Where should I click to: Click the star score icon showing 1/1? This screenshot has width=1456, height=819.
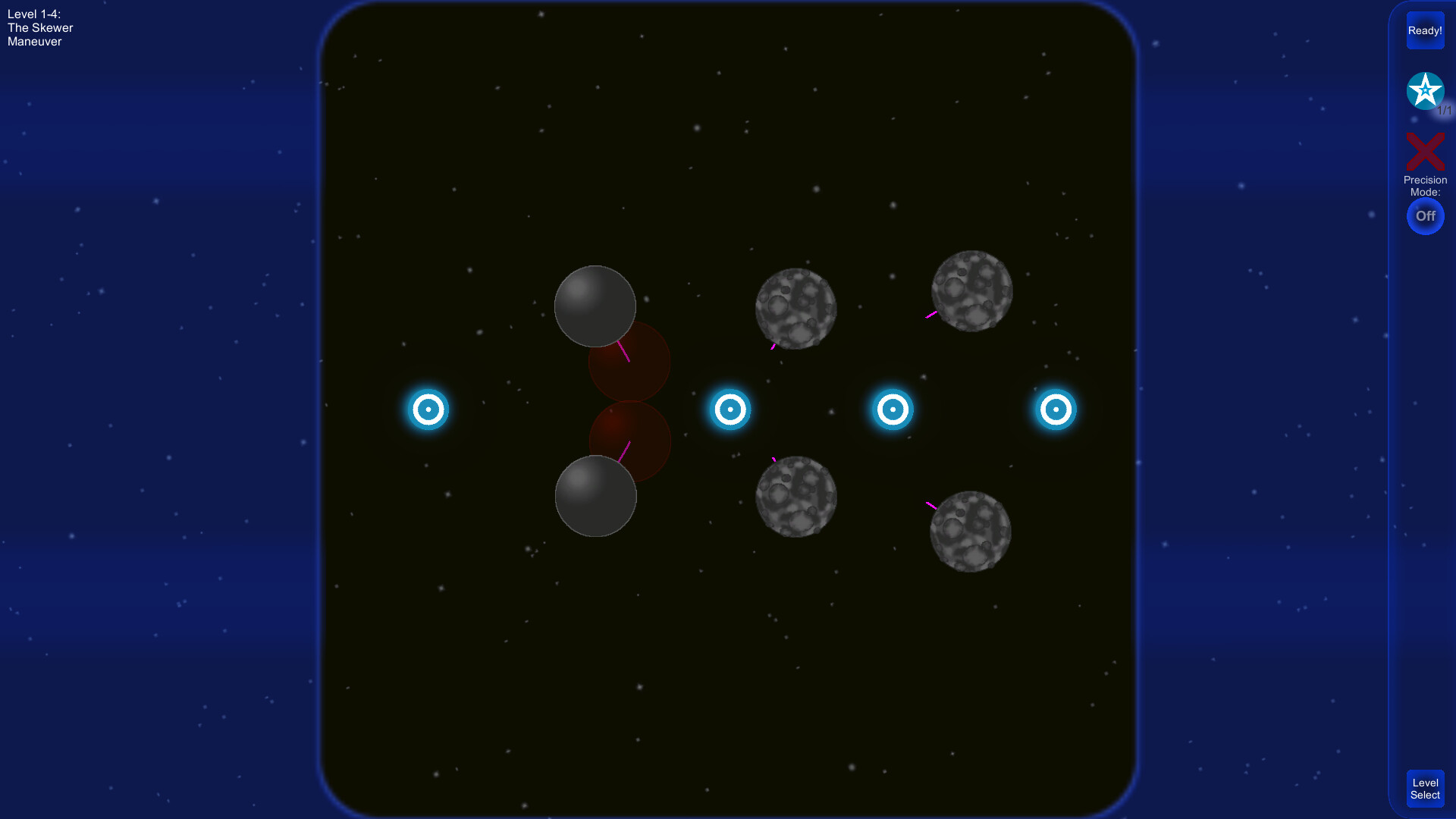click(1426, 91)
